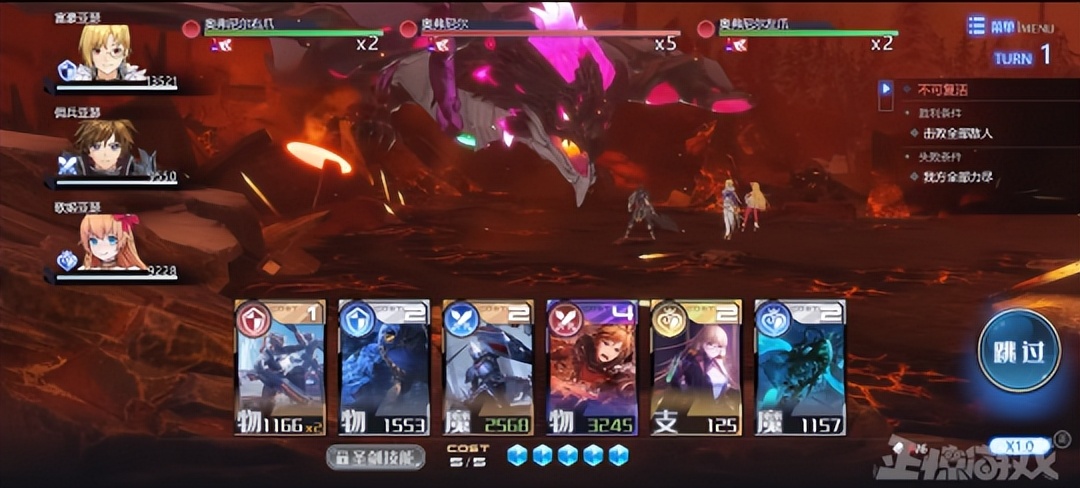This screenshot has width=1080, height=488.
Task: Pick the blue swords card showing 2560
Action: [x=488, y=367]
